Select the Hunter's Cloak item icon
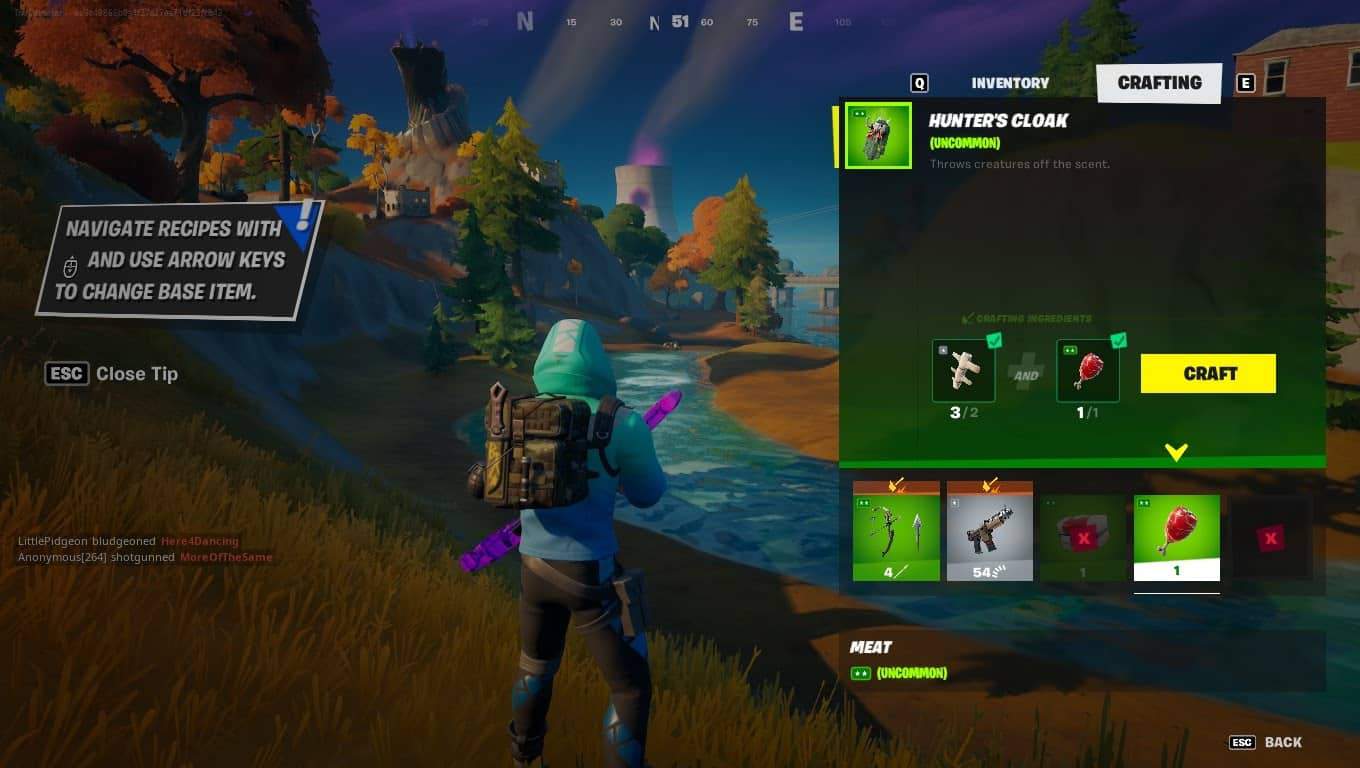Image resolution: width=1360 pixels, height=768 pixels. 876,134
